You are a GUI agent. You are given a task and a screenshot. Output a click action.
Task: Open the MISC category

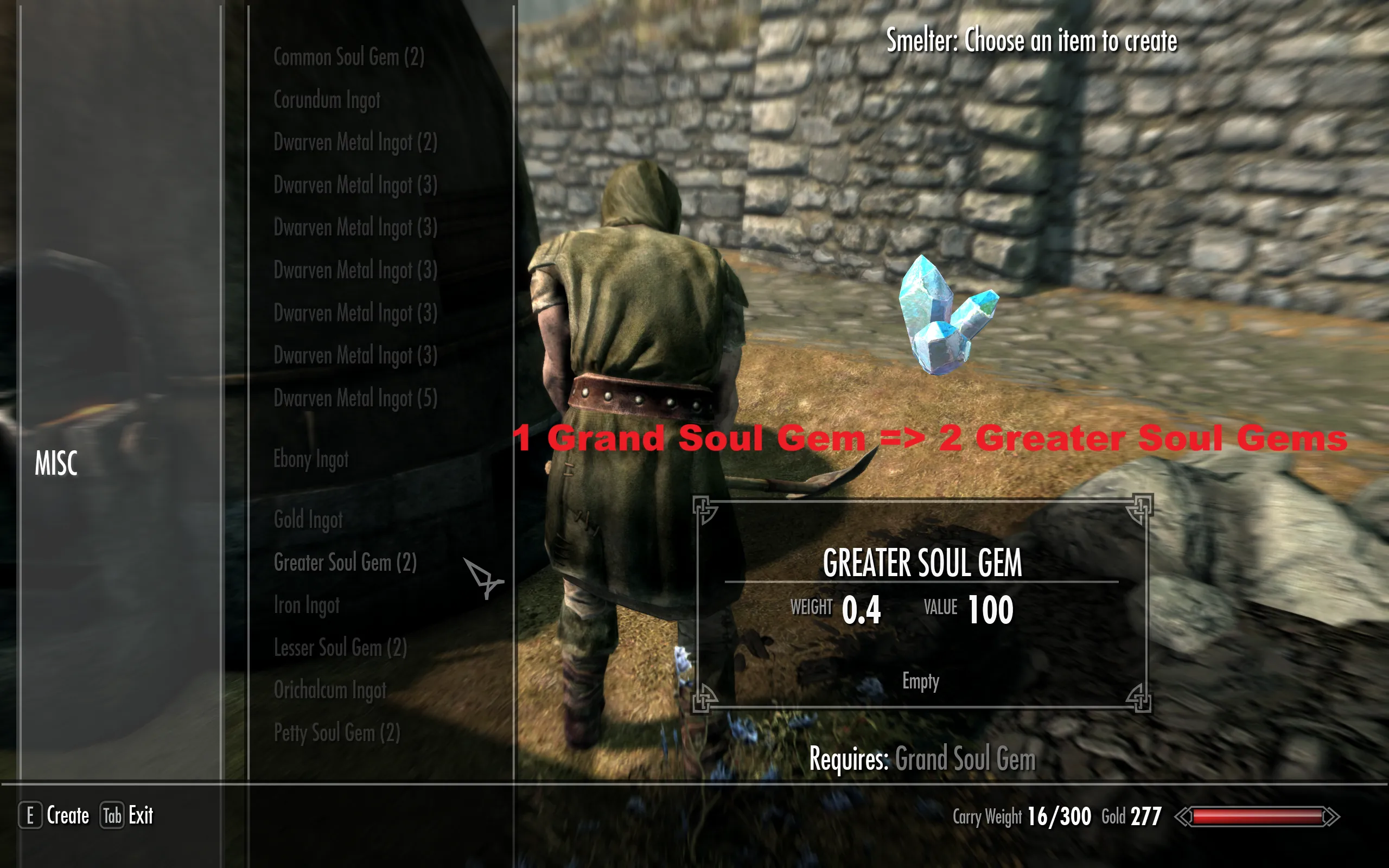pos(56,463)
